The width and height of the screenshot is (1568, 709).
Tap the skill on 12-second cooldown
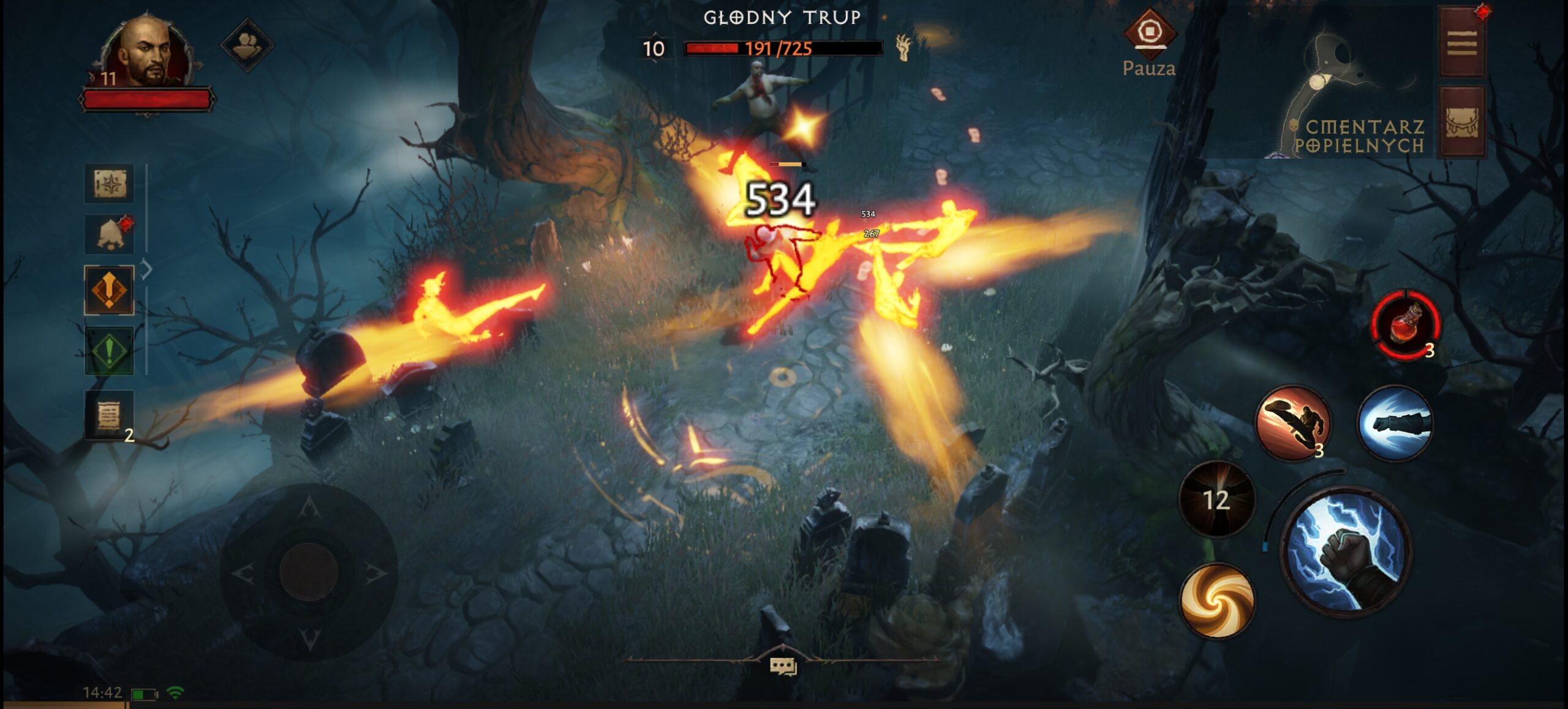(1216, 500)
